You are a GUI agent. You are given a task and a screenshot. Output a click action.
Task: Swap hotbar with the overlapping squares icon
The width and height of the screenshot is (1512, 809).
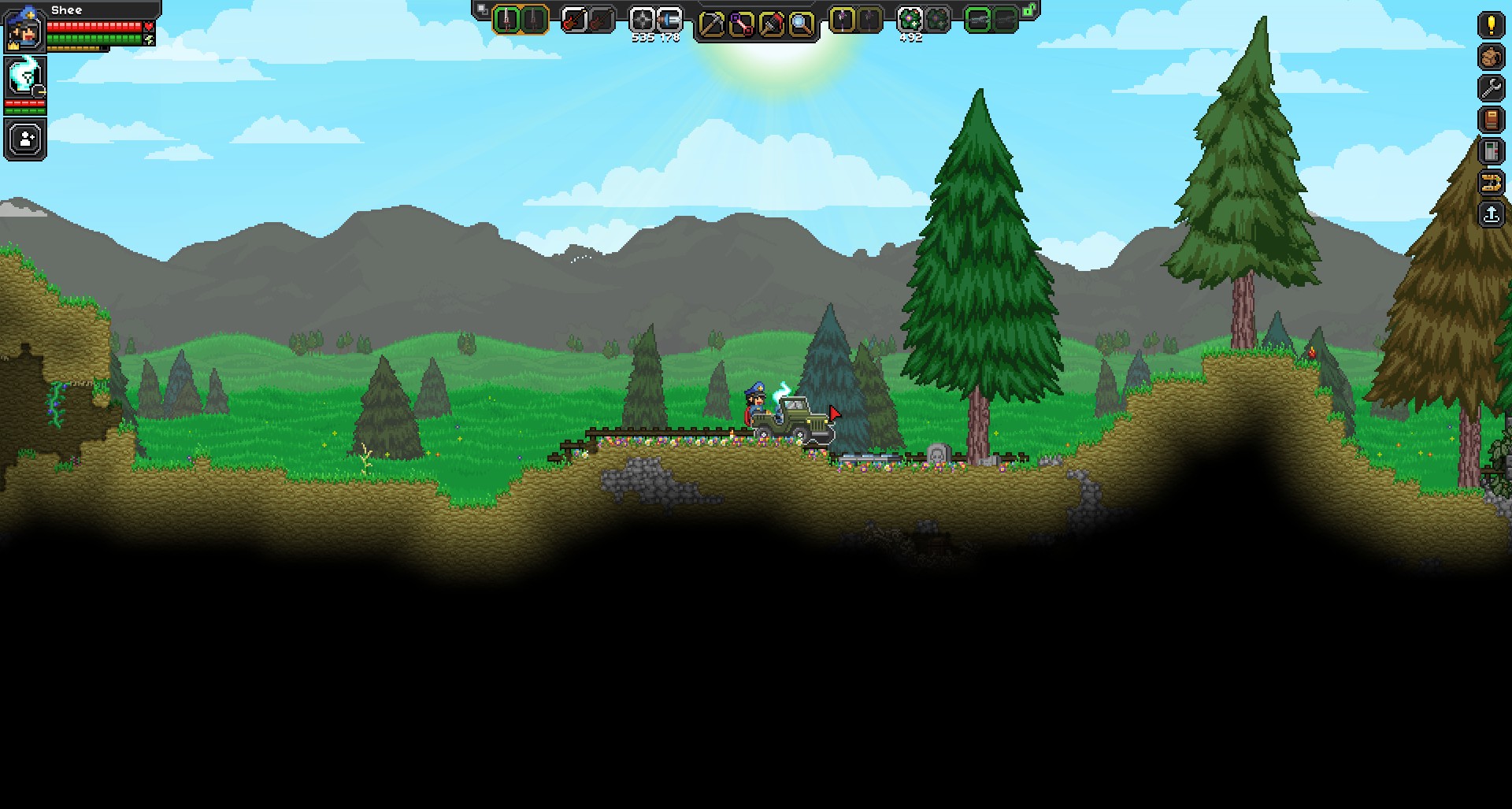click(x=482, y=10)
